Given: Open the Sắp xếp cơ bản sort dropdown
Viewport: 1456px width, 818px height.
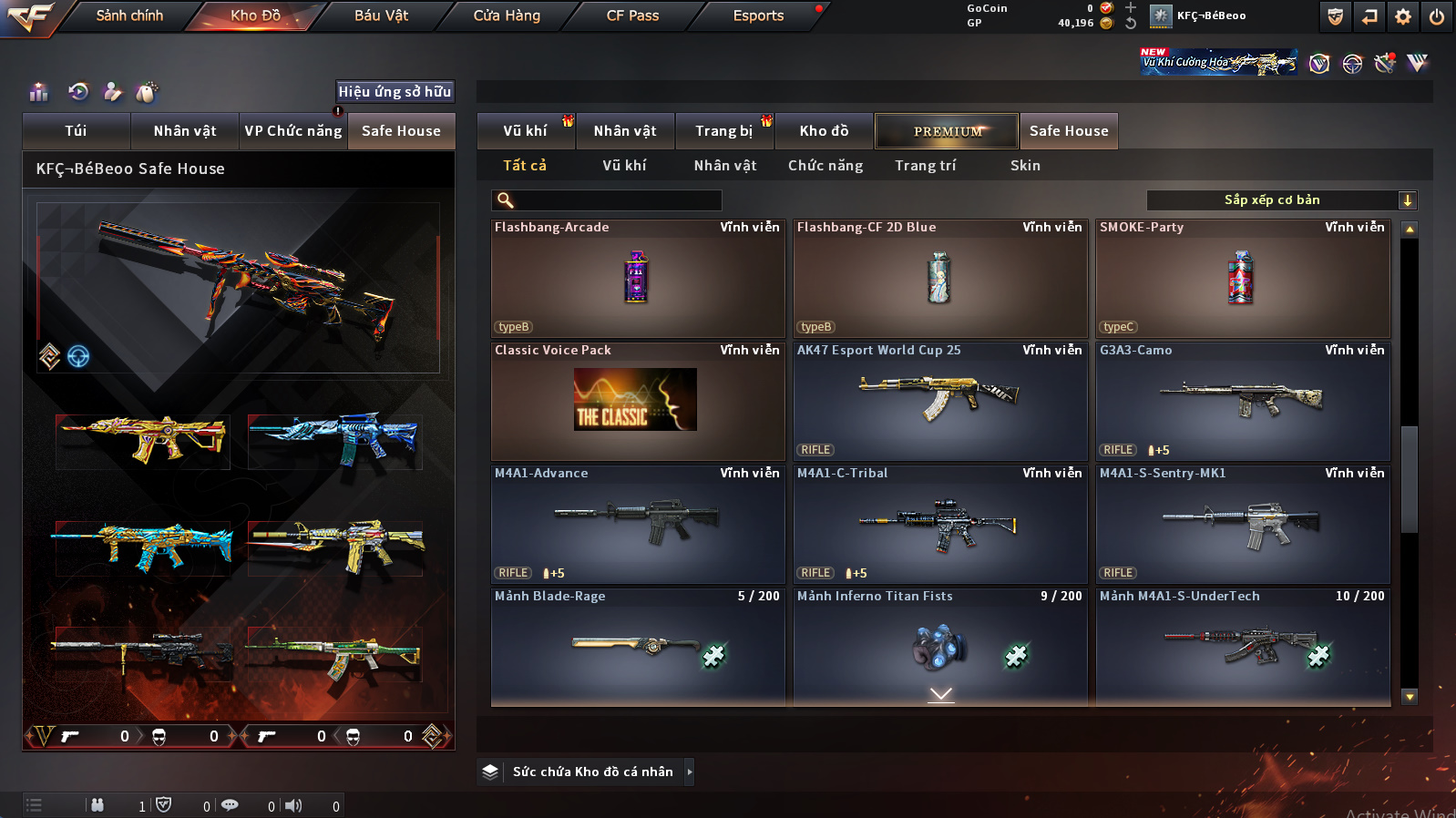Looking at the screenshot, I should (x=1280, y=200).
